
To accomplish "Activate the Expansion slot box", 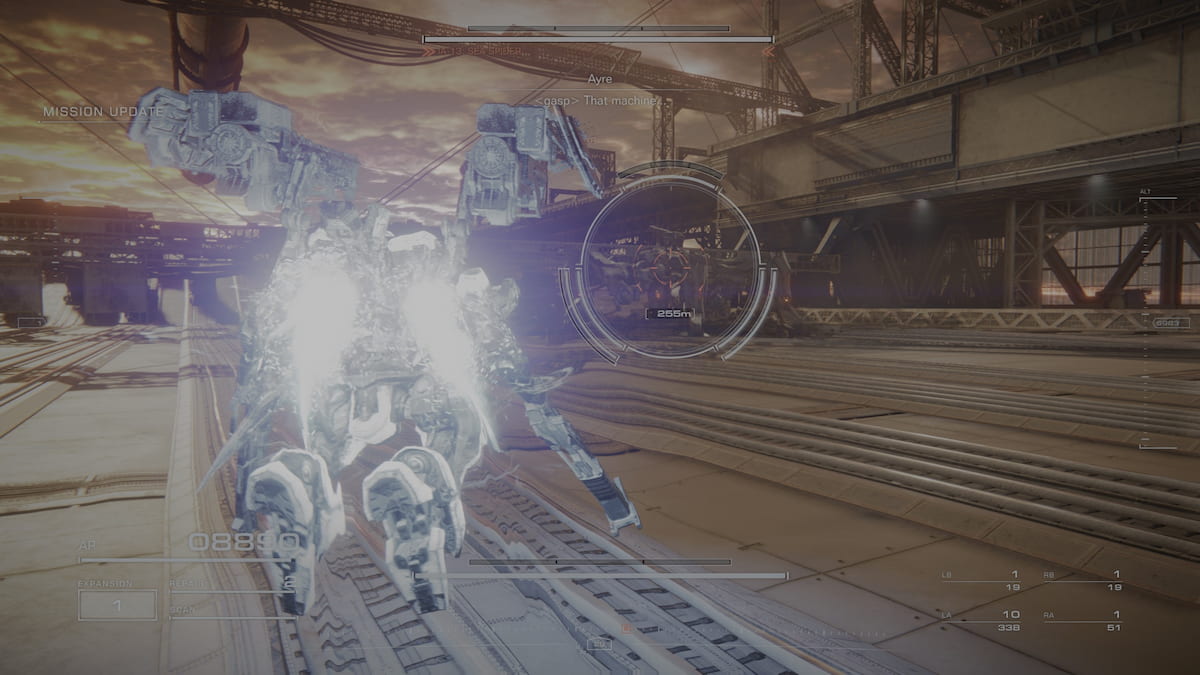I will click(117, 605).
